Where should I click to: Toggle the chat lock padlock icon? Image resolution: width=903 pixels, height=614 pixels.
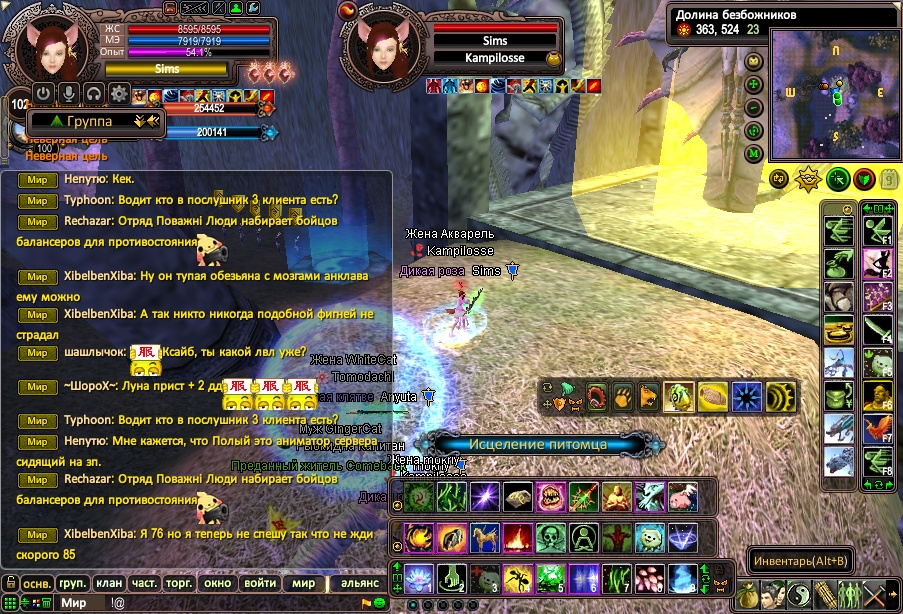(8, 582)
